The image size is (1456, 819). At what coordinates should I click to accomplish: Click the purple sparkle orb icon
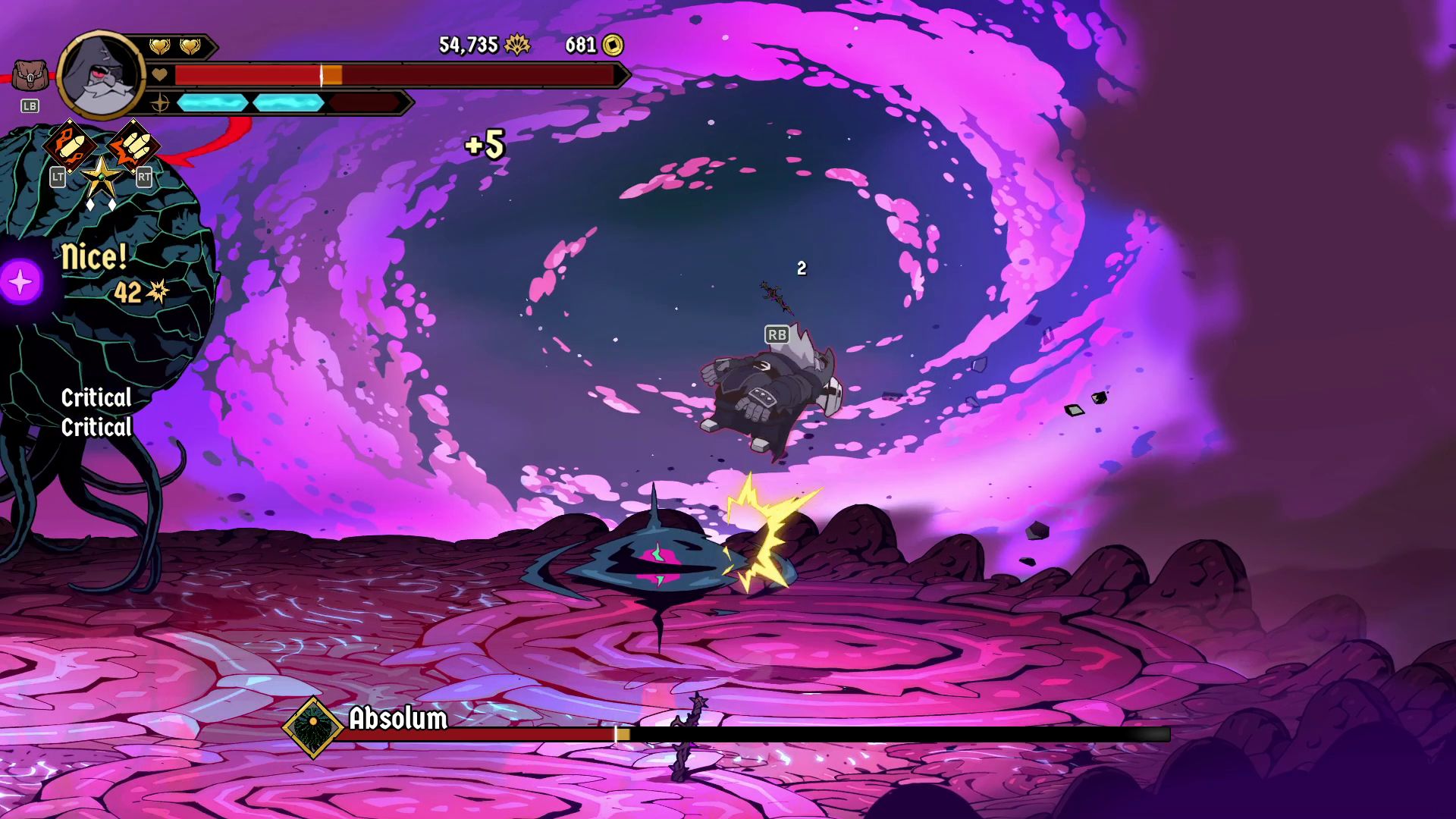(x=21, y=282)
